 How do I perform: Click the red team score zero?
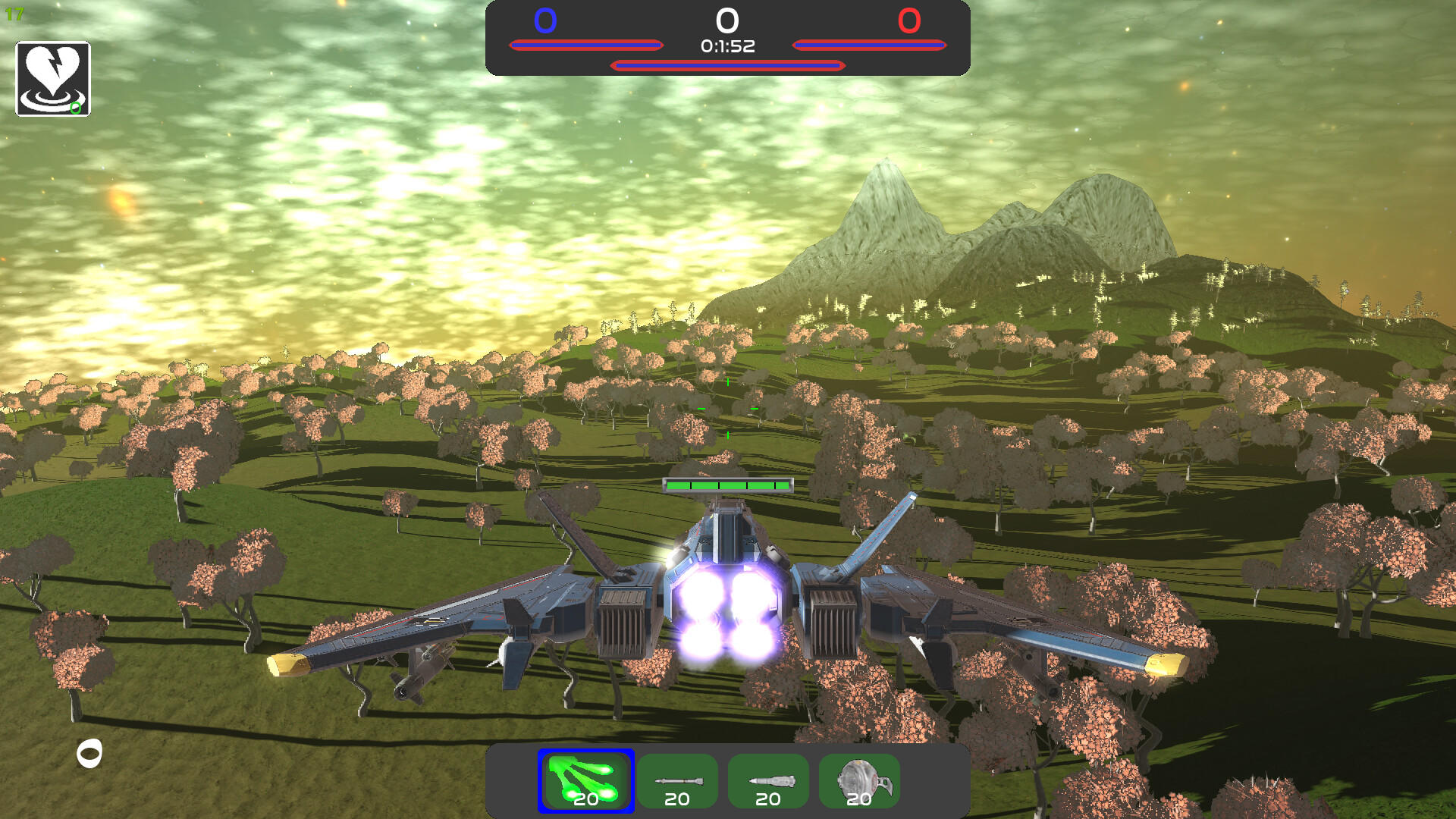tap(910, 22)
